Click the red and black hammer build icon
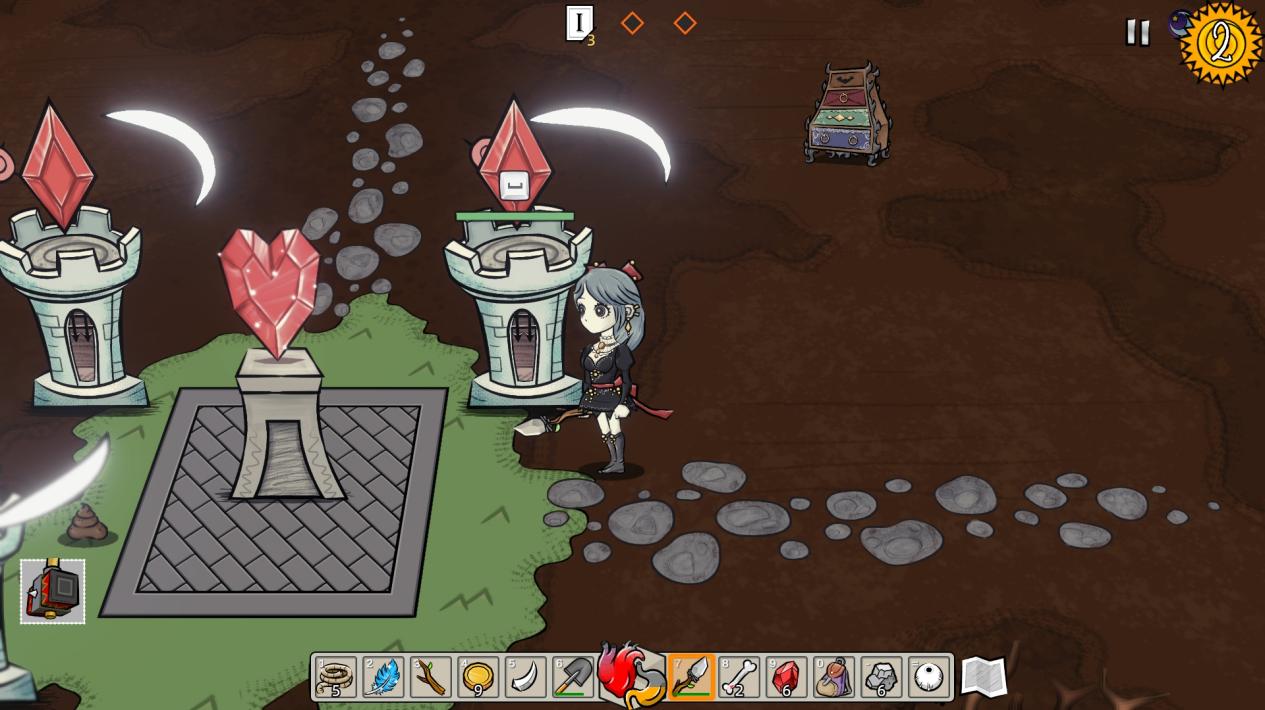The image size is (1265, 710). click(x=53, y=592)
